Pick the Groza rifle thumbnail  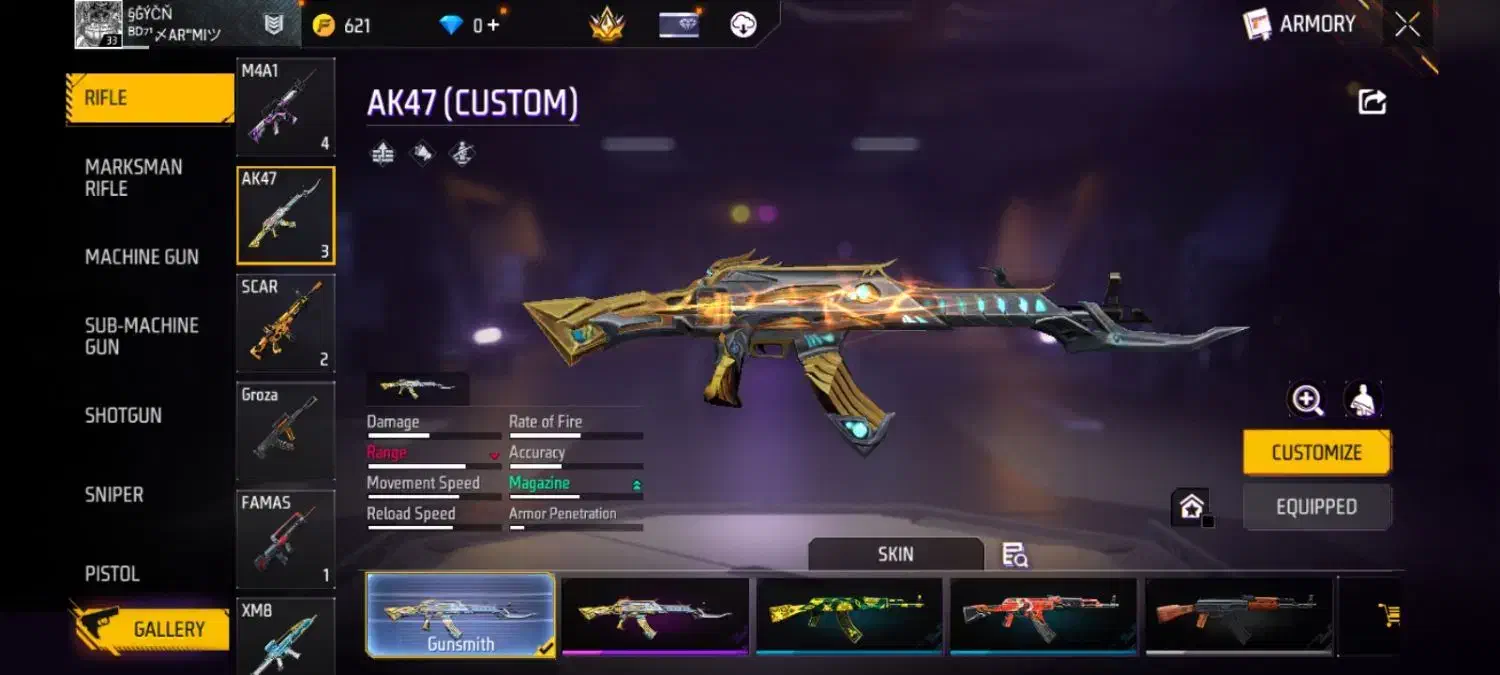point(285,432)
